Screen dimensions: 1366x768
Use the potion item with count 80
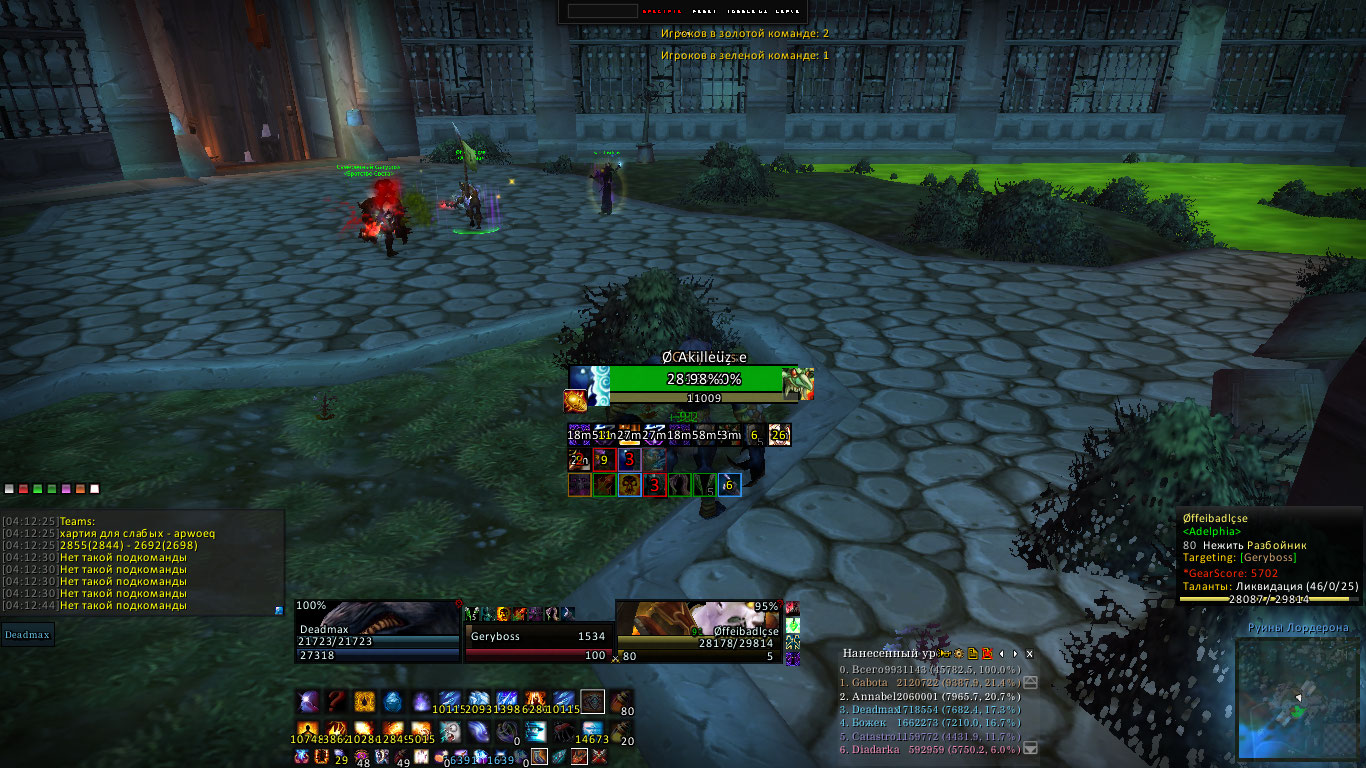tap(622, 701)
